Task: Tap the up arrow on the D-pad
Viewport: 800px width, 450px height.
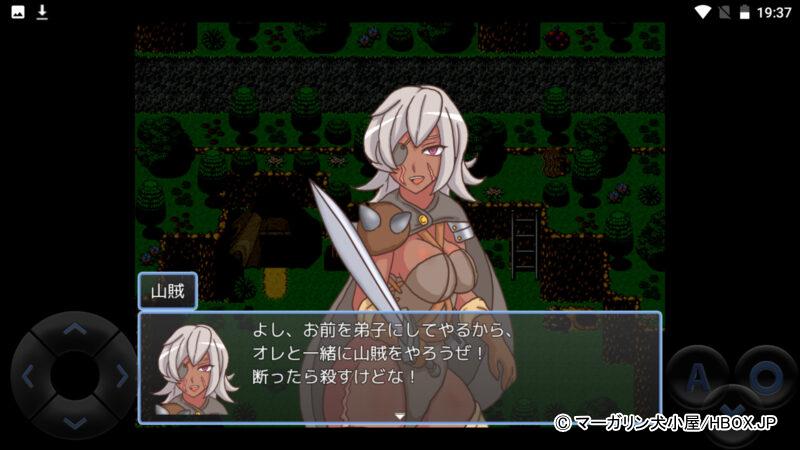Action: 74,329
